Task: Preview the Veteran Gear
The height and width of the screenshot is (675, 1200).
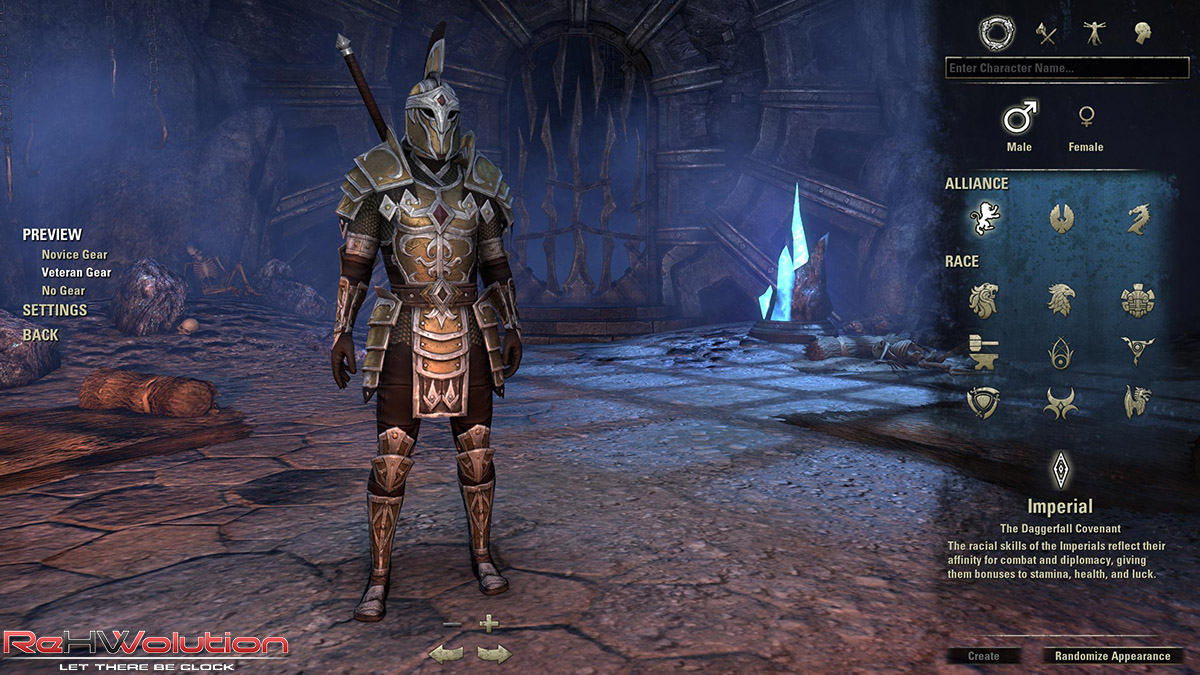Action: [x=76, y=272]
